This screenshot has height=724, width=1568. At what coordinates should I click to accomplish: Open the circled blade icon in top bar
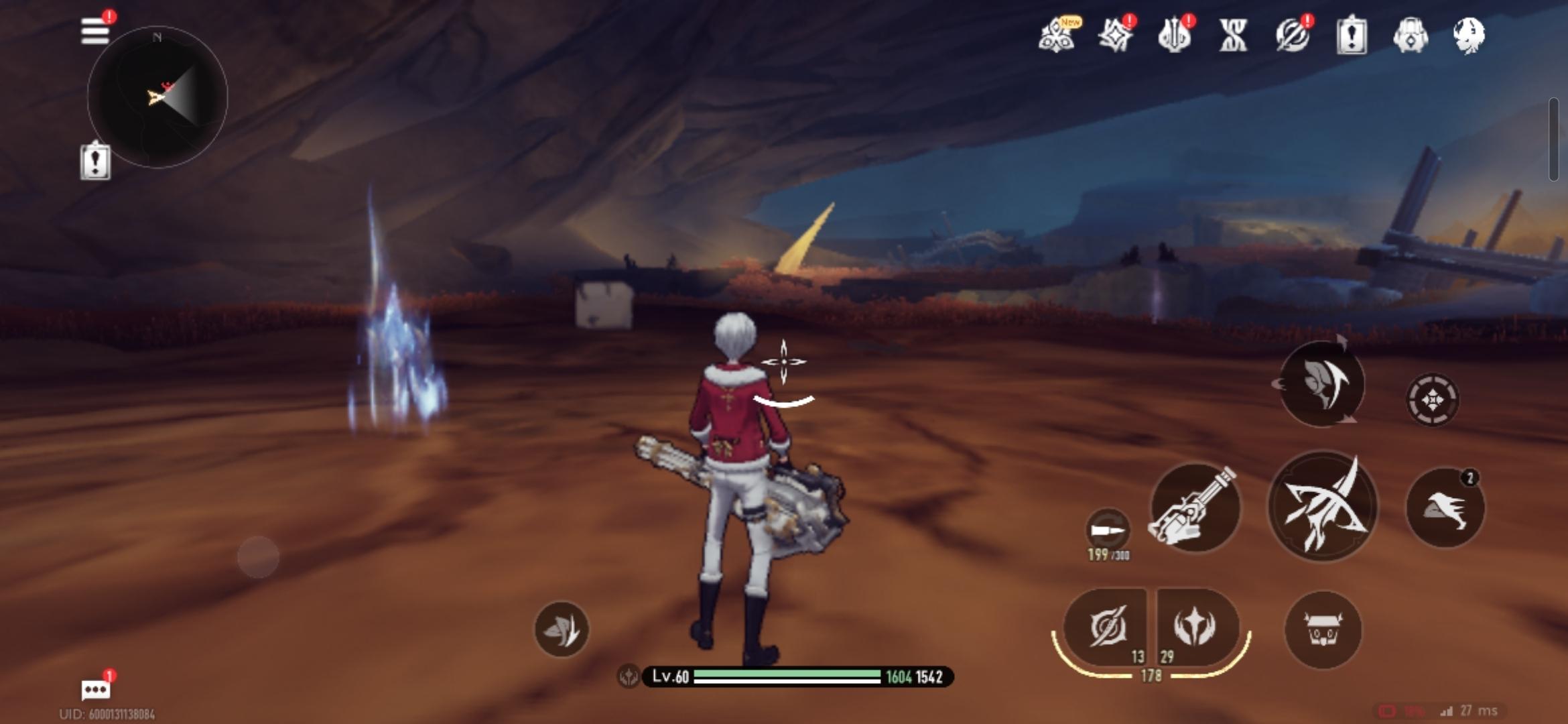[x=1293, y=35]
